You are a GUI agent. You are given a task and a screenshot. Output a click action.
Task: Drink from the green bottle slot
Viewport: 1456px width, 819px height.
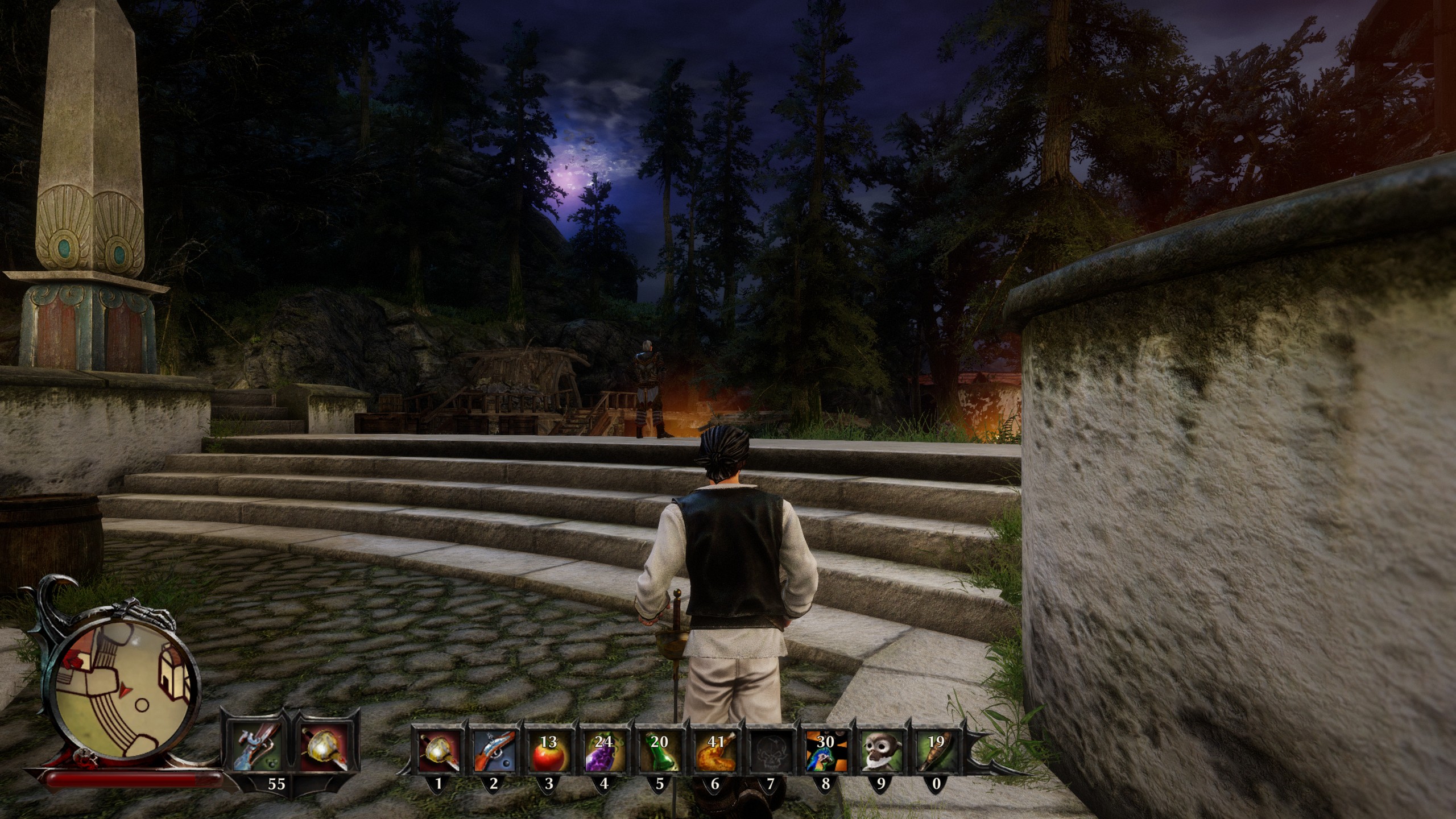click(x=659, y=751)
